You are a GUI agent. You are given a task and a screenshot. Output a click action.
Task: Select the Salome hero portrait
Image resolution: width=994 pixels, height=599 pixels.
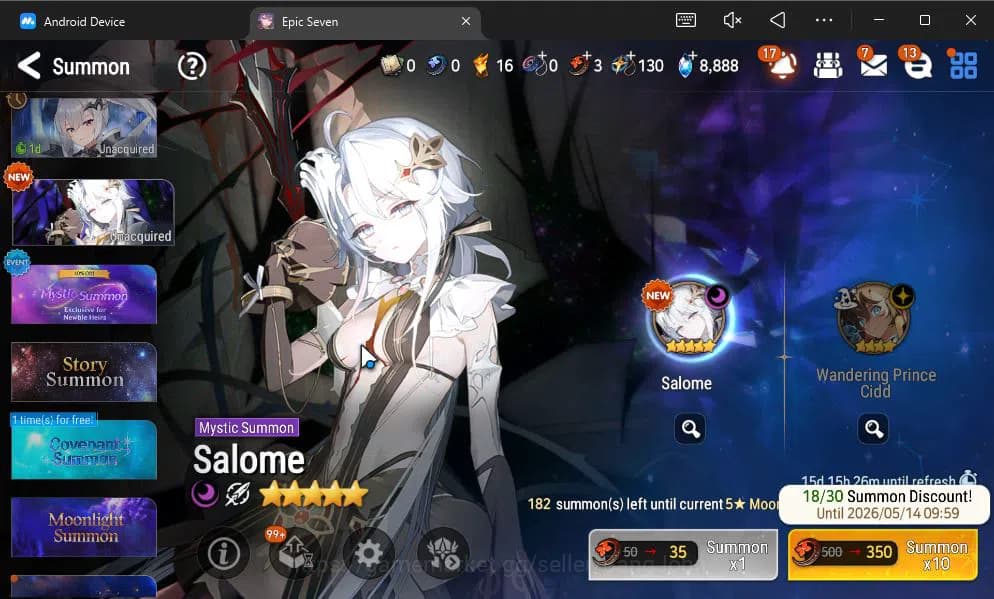(x=686, y=319)
